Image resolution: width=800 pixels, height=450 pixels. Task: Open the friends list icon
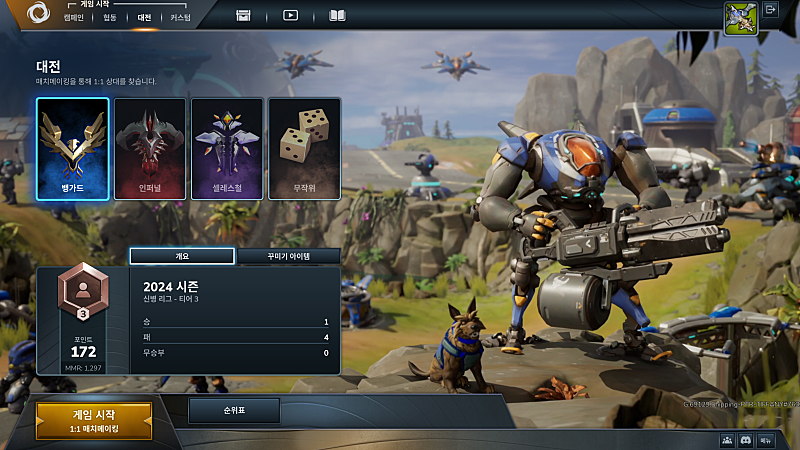727,440
